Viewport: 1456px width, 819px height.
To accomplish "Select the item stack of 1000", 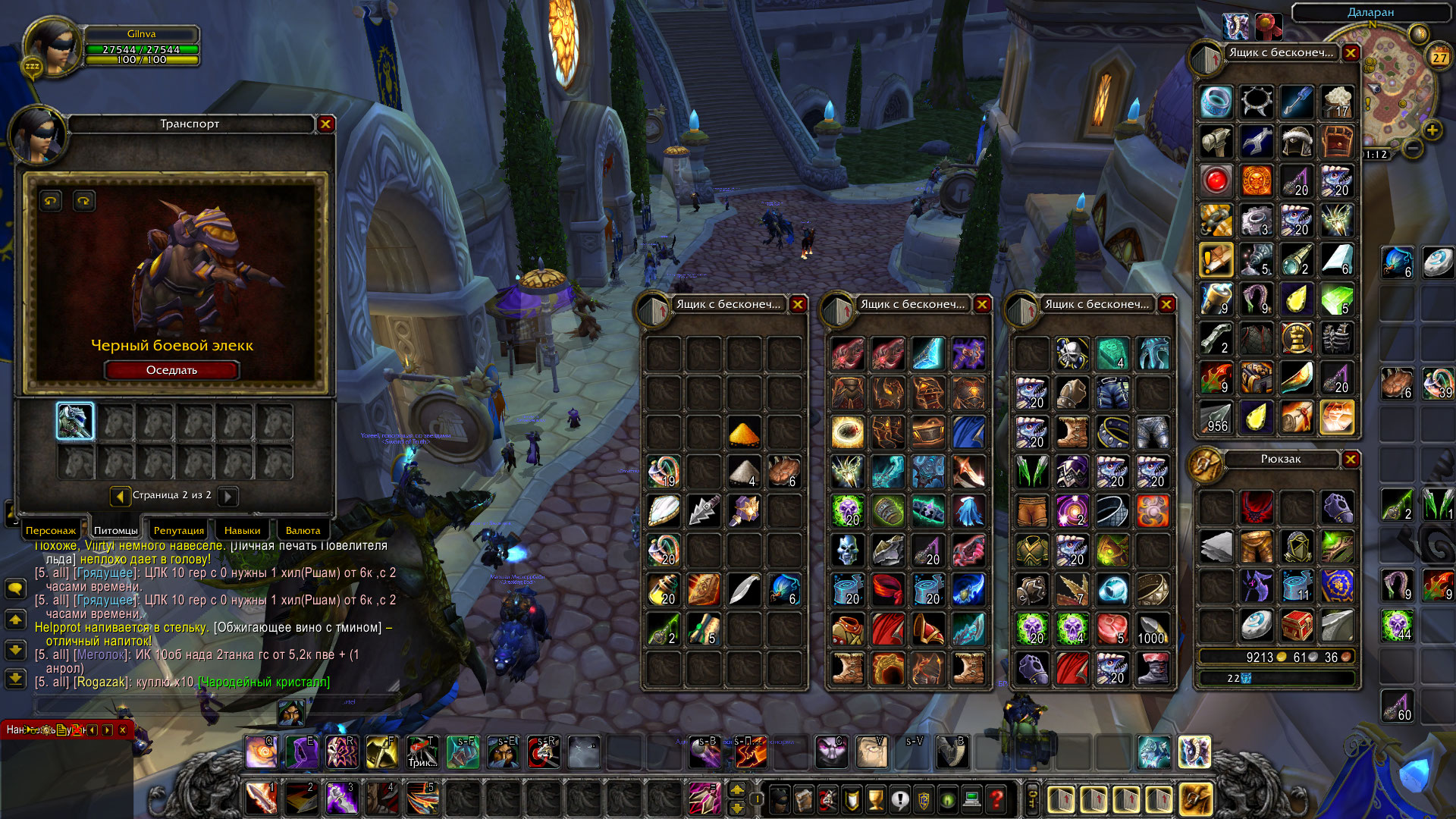I will pyautogui.click(x=1152, y=629).
